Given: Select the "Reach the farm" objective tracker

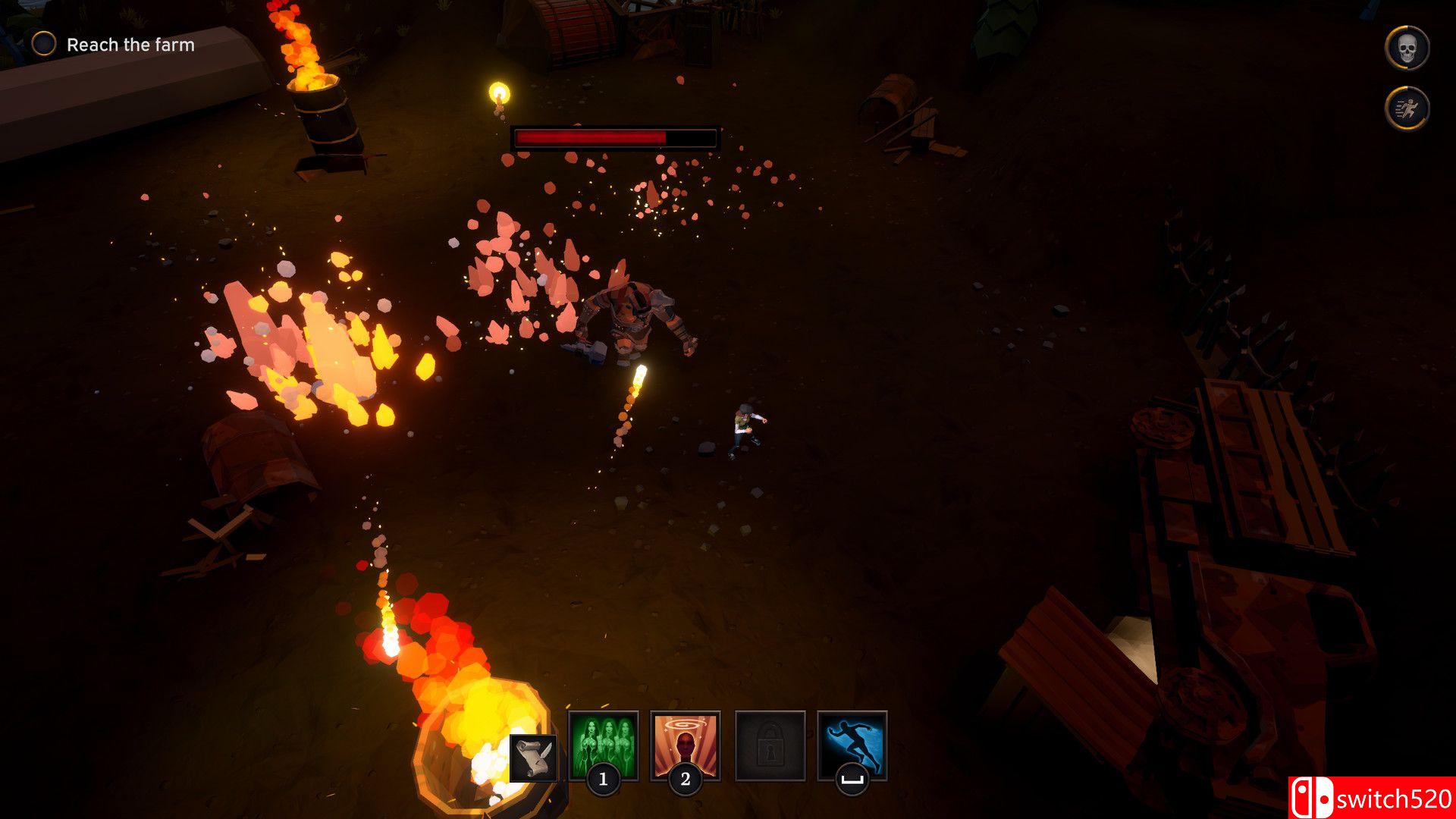Looking at the screenshot, I should pyautogui.click(x=114, y=45).
